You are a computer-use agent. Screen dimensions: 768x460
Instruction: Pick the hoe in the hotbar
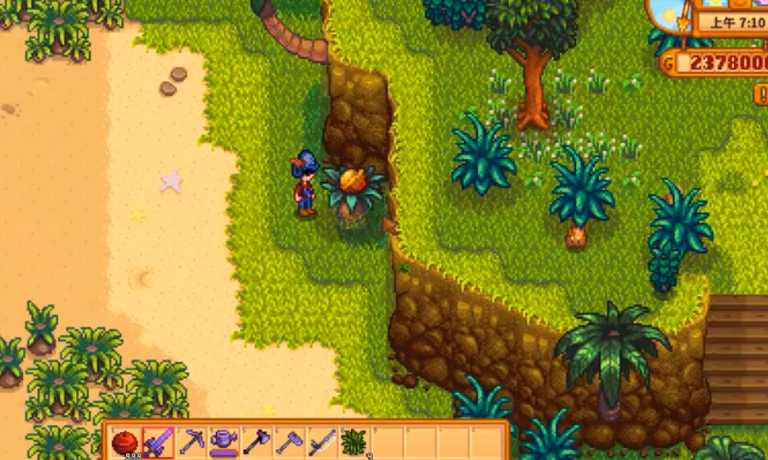pyautogui.click(x=289, y=442)
